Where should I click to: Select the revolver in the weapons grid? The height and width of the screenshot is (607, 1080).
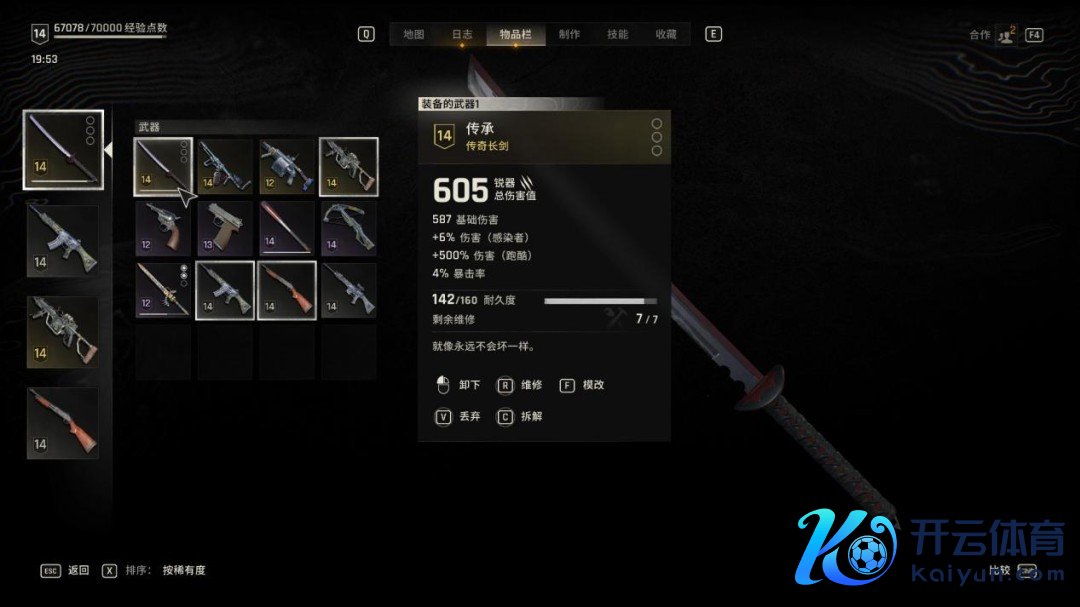pos(163,228)
